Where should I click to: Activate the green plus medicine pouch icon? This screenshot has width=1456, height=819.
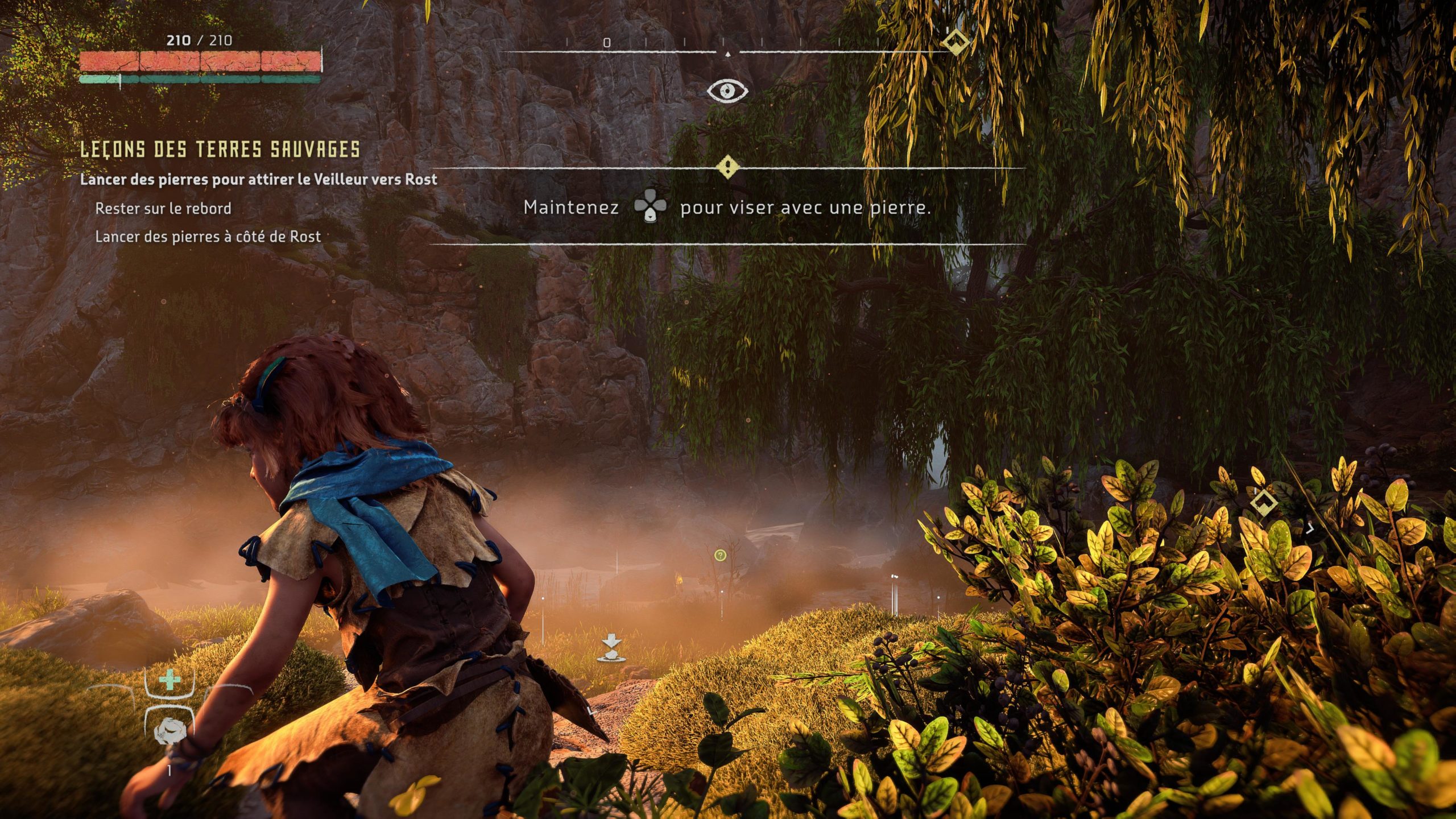[169, 681]
